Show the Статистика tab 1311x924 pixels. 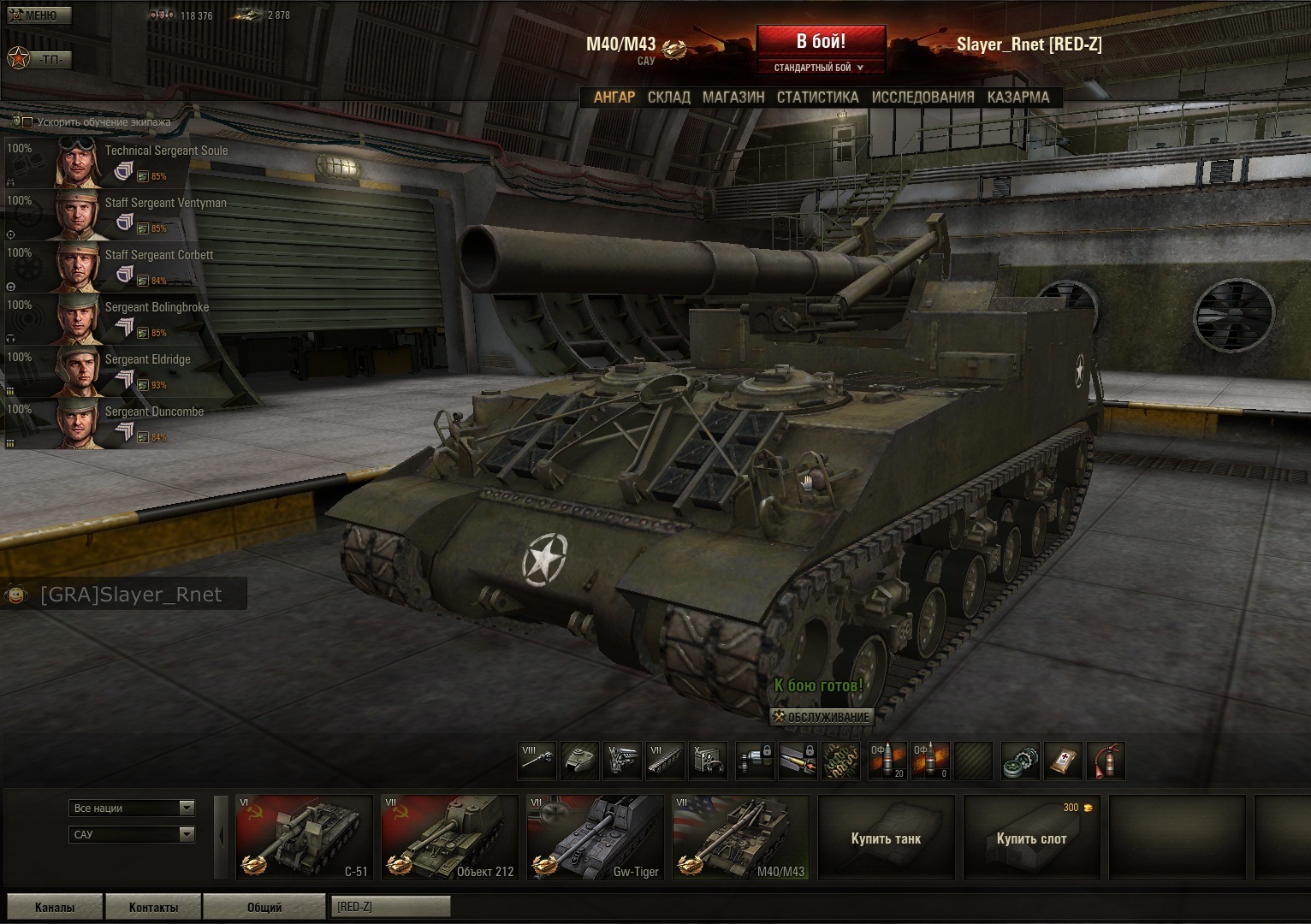817,98
